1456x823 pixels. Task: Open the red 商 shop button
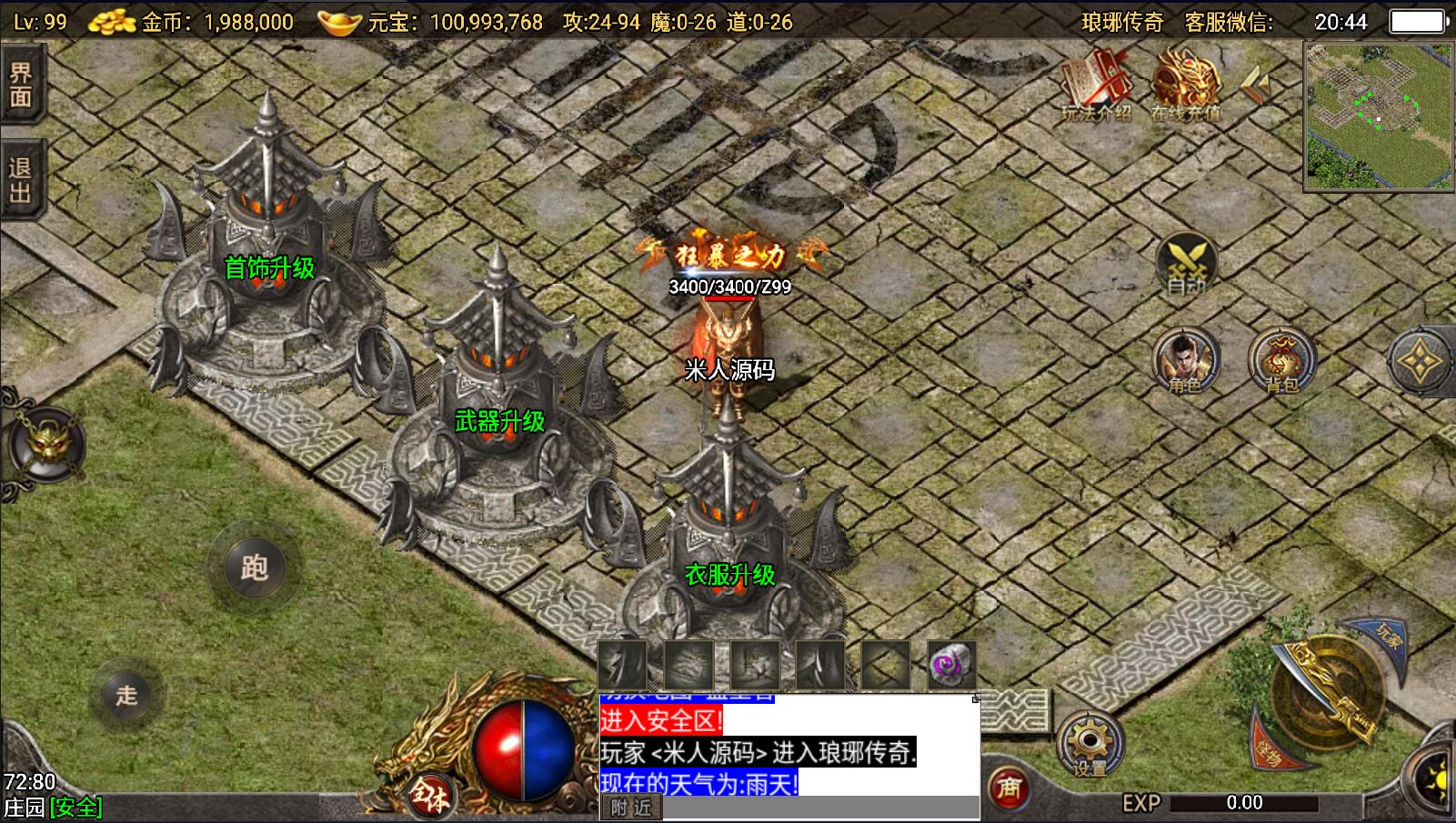(x=1008, y=787)
